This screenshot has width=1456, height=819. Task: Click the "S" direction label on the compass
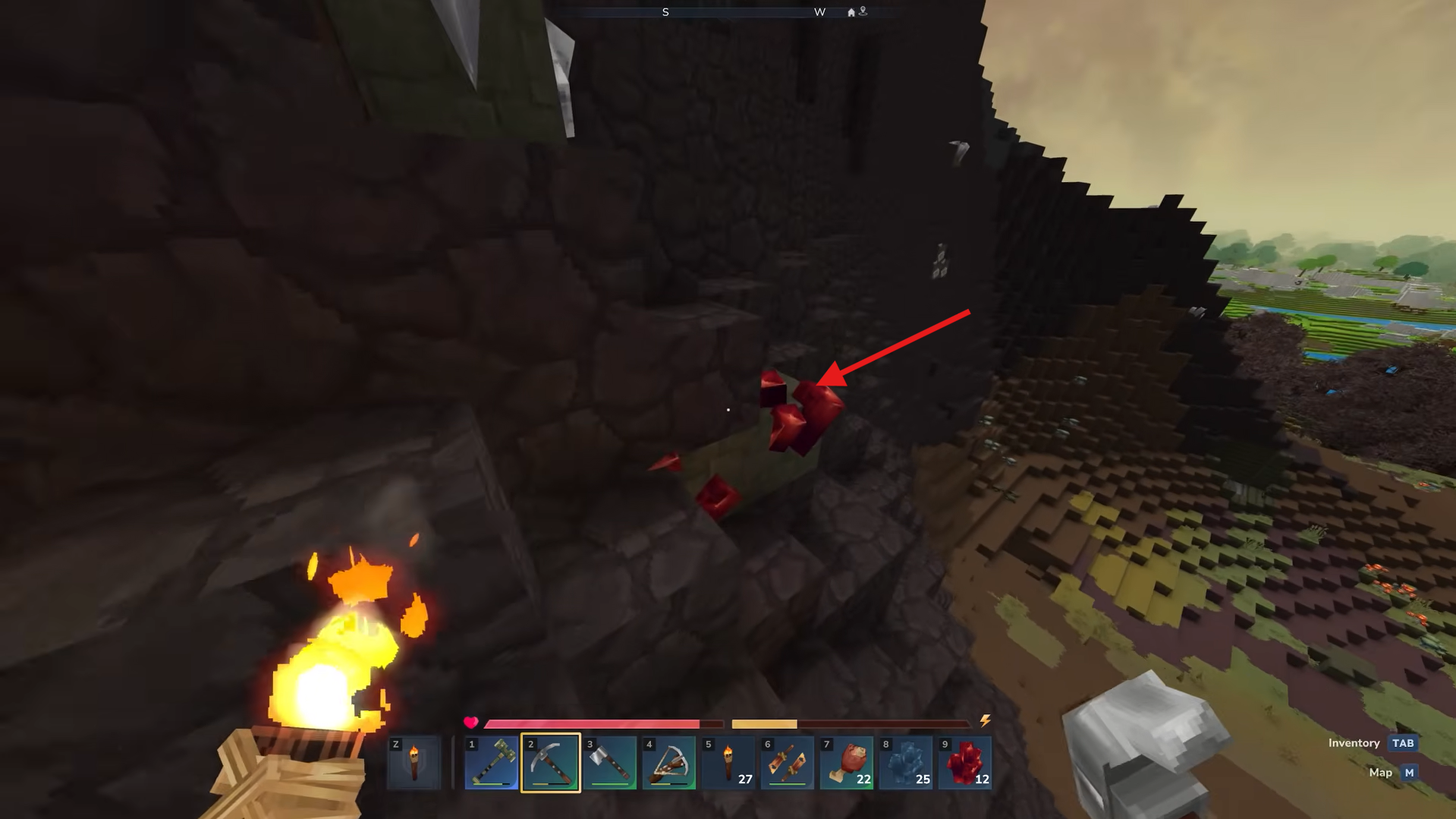point(665,12)
